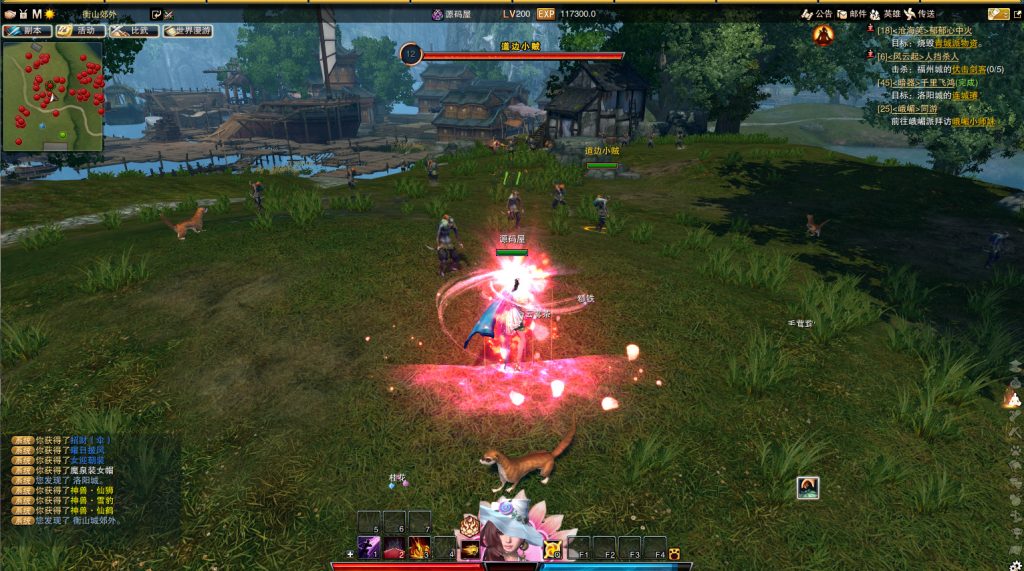Open the 邮件 mailbox
The width and height of the screenshot is (1024, 571).
pyautogui.click(x=851, y=14)
